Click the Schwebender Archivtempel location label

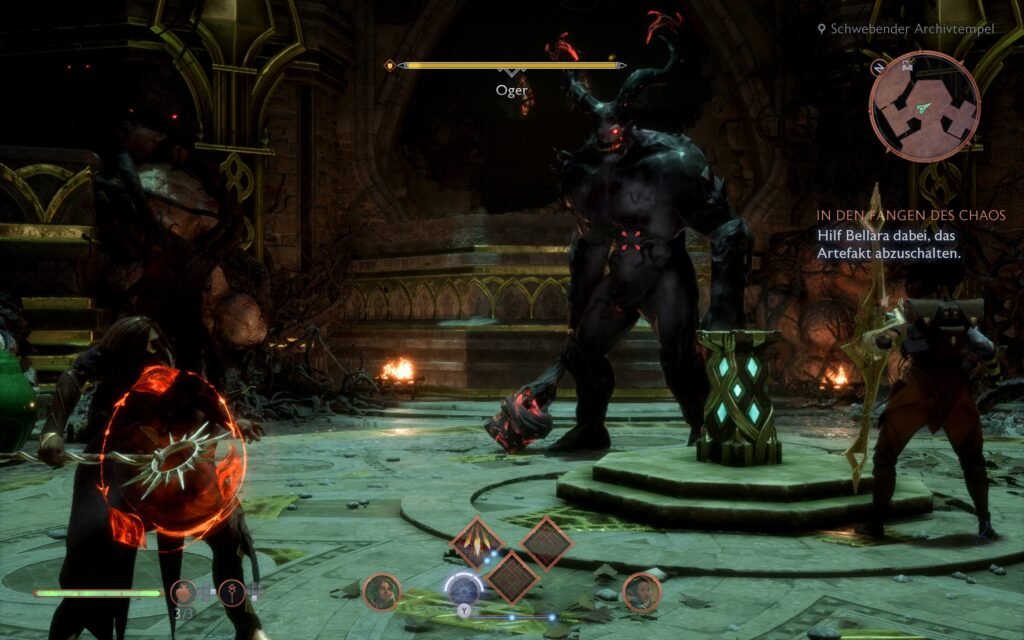912,29
